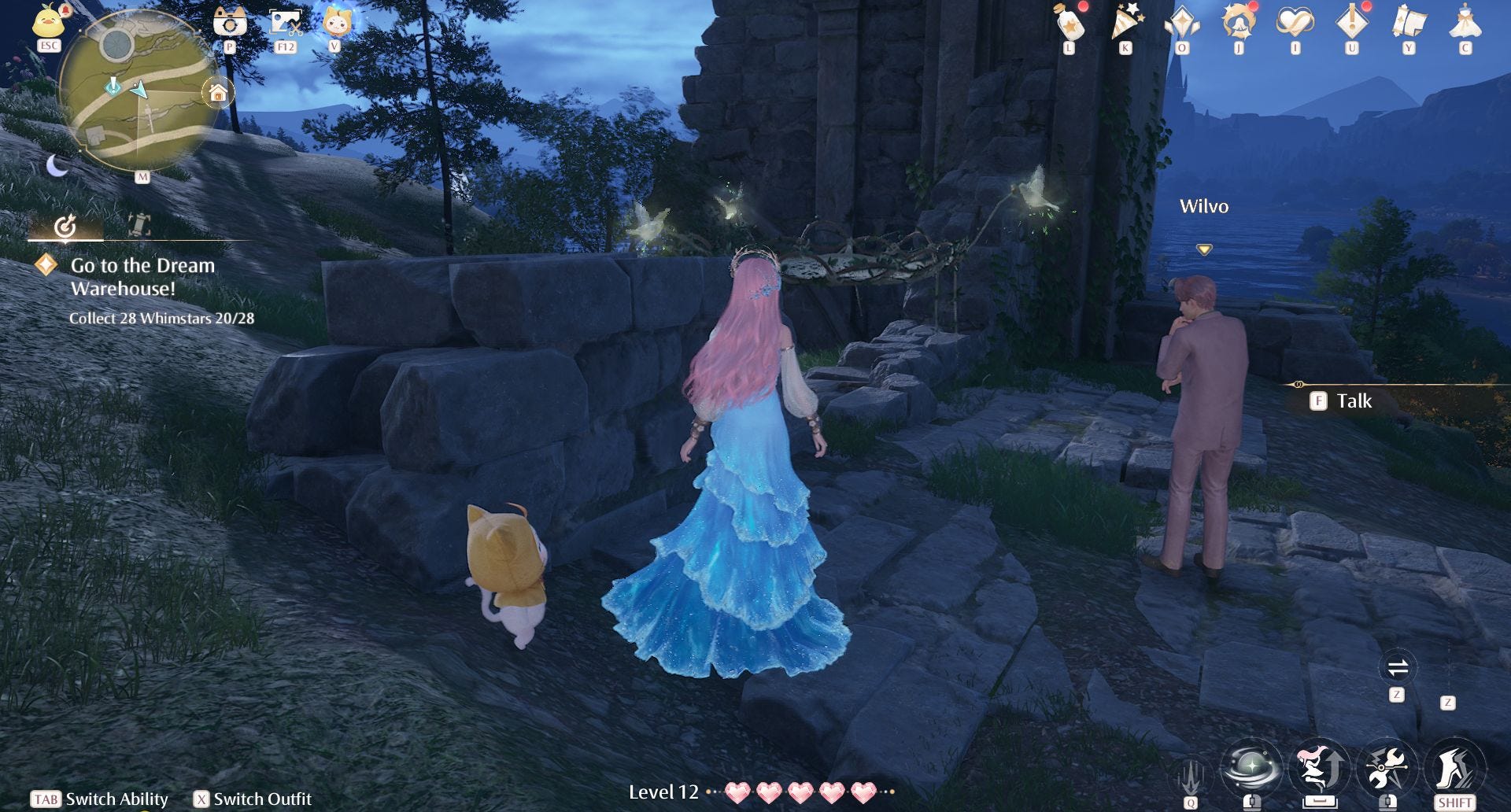Open the circular minimap

(x=137, y=90)
